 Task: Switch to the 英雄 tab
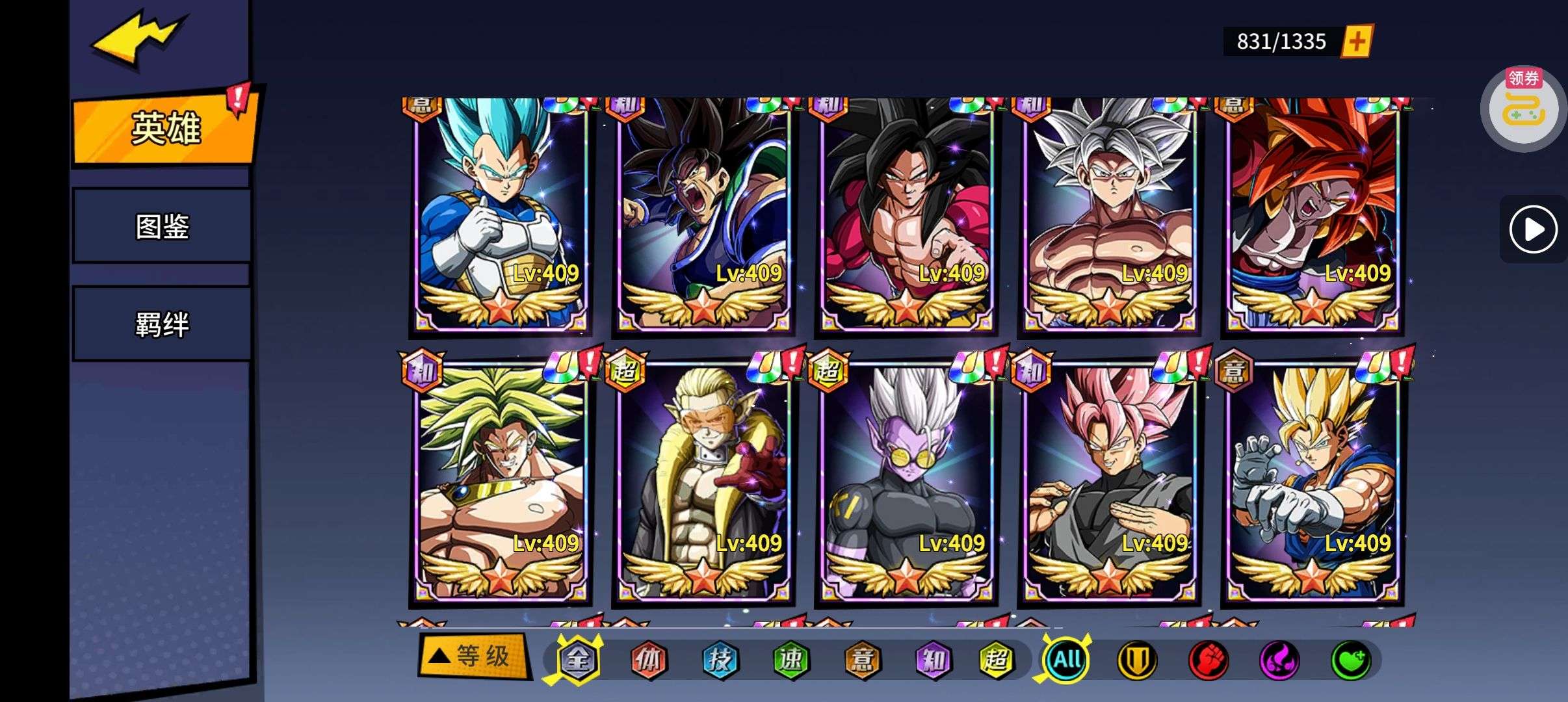[165, 127]
